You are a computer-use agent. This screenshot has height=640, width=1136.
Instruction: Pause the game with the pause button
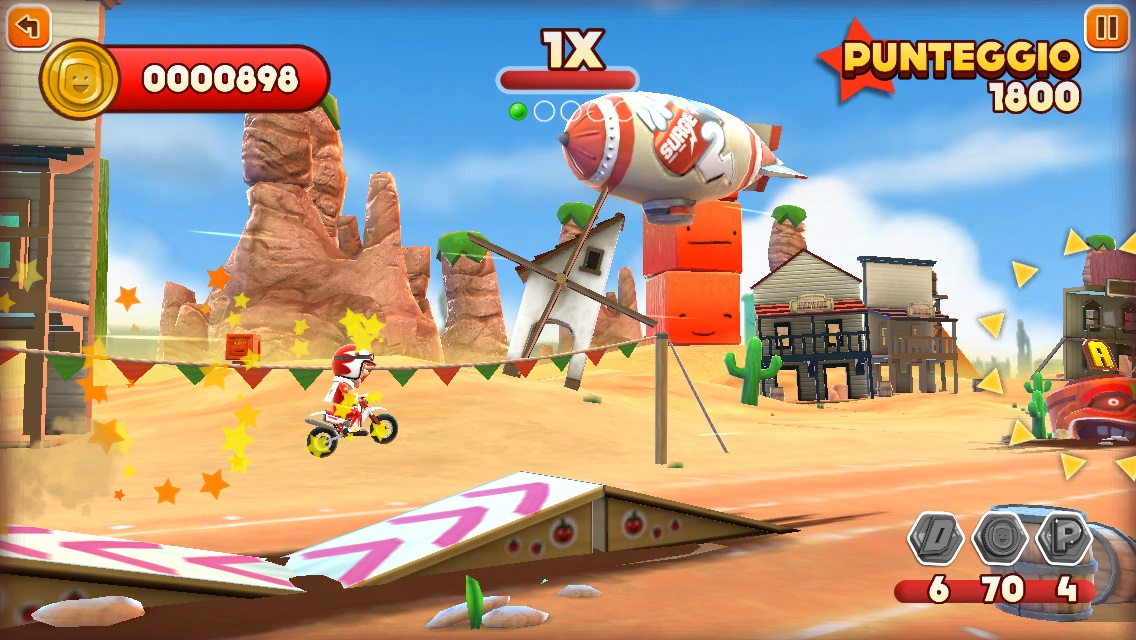point(1107,27)
